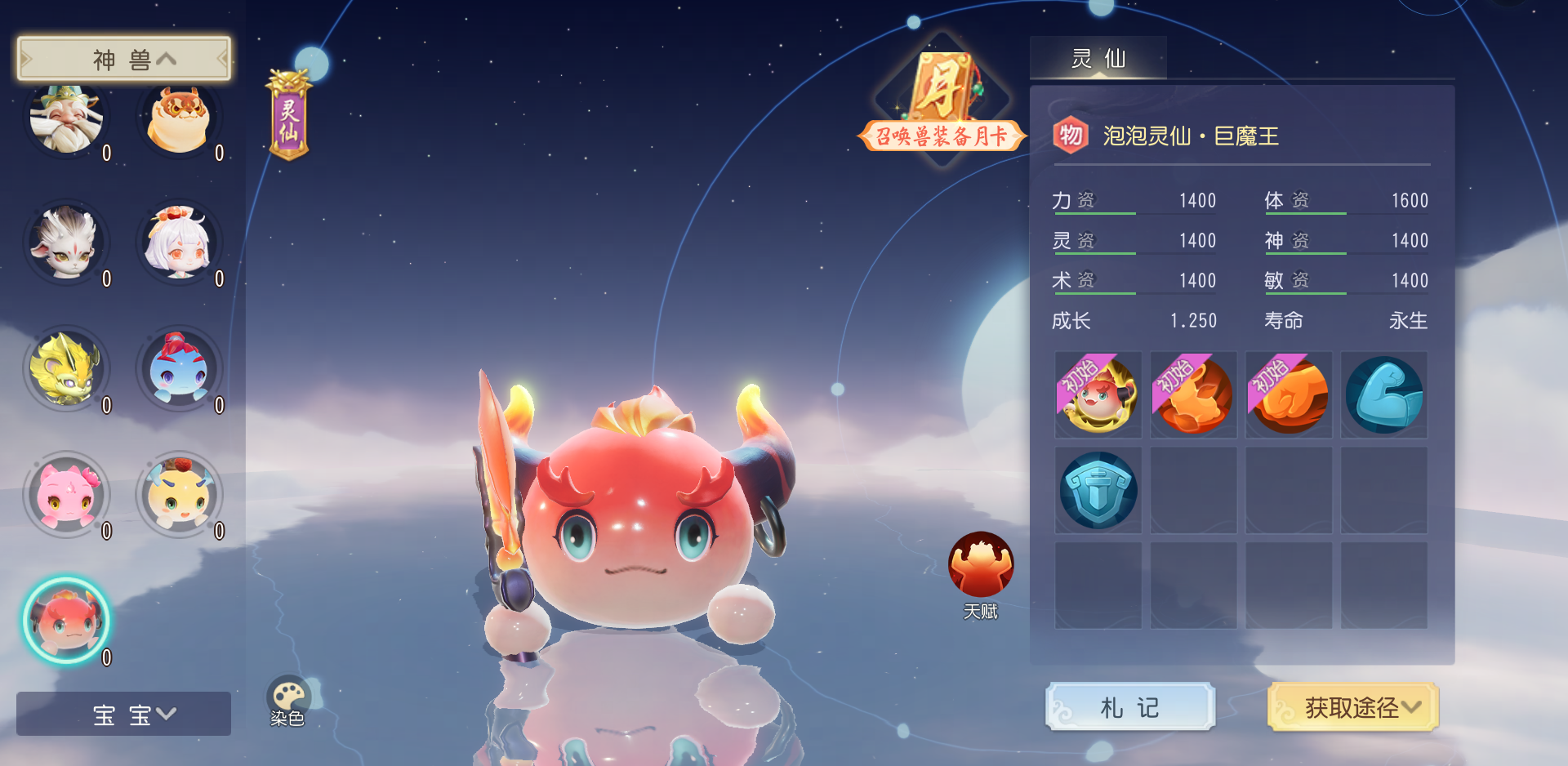The height and width of the screenshot is (766, 1568).
Task: Open the 召唤兽装备月卡 monthly card offer
Action: click(942, 102)
